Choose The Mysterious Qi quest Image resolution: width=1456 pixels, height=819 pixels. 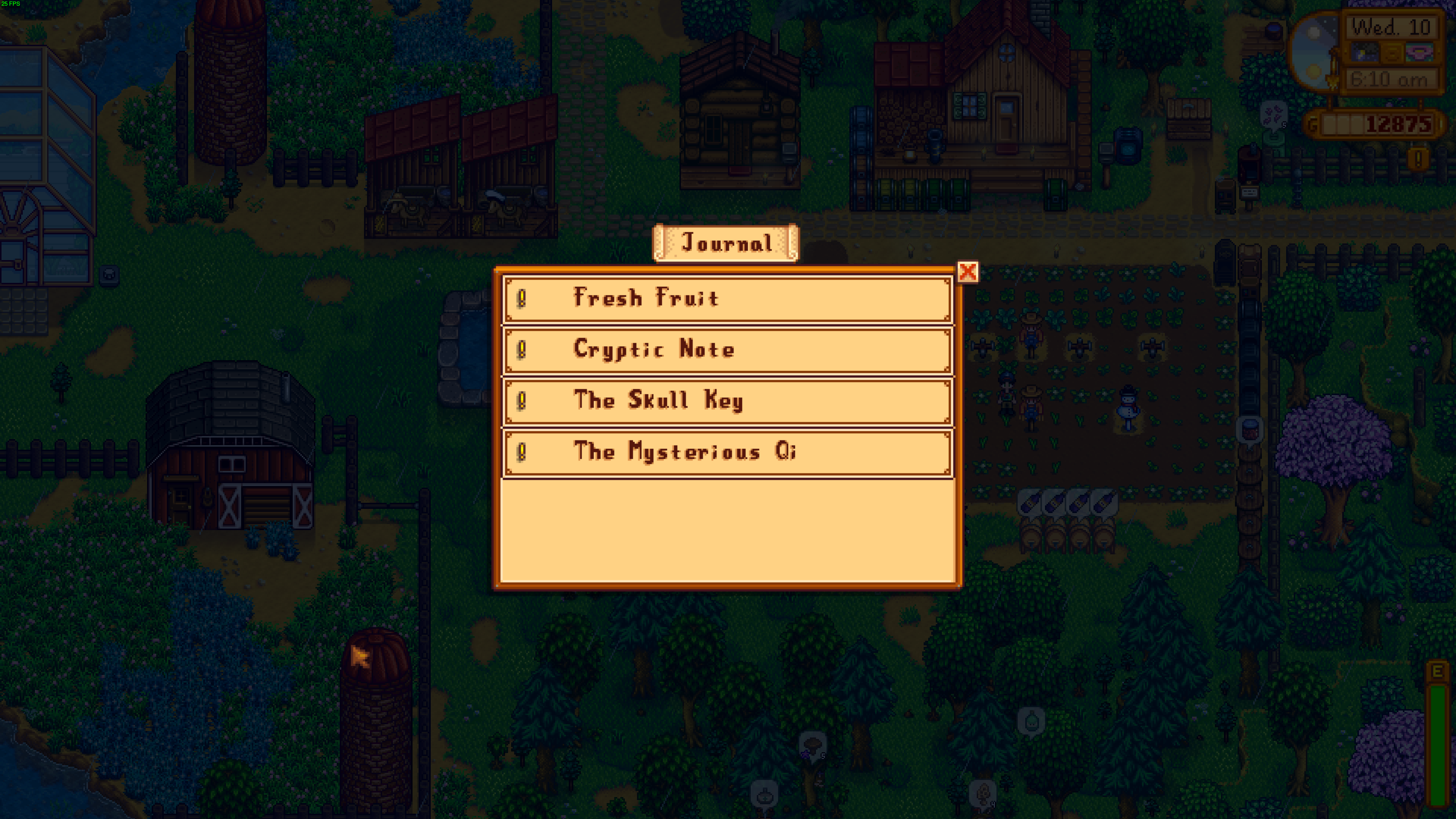tap(728, 452)
